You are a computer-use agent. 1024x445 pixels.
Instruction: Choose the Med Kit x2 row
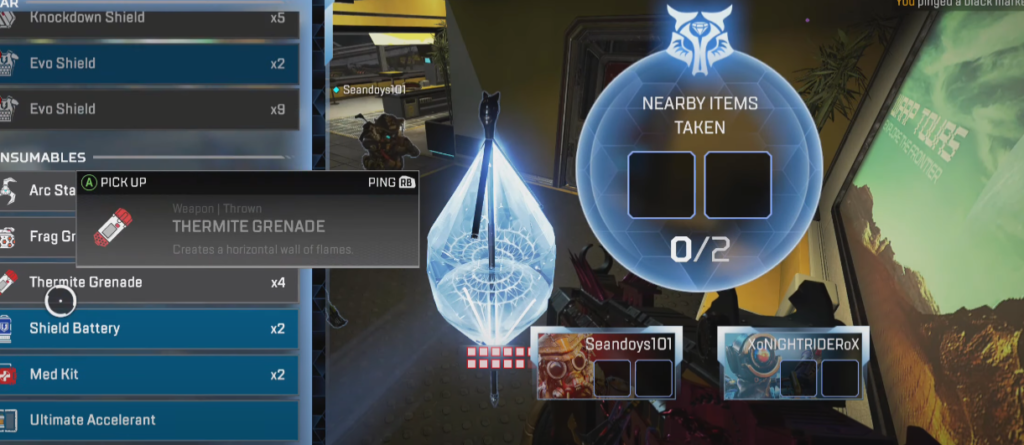[150, 374]
